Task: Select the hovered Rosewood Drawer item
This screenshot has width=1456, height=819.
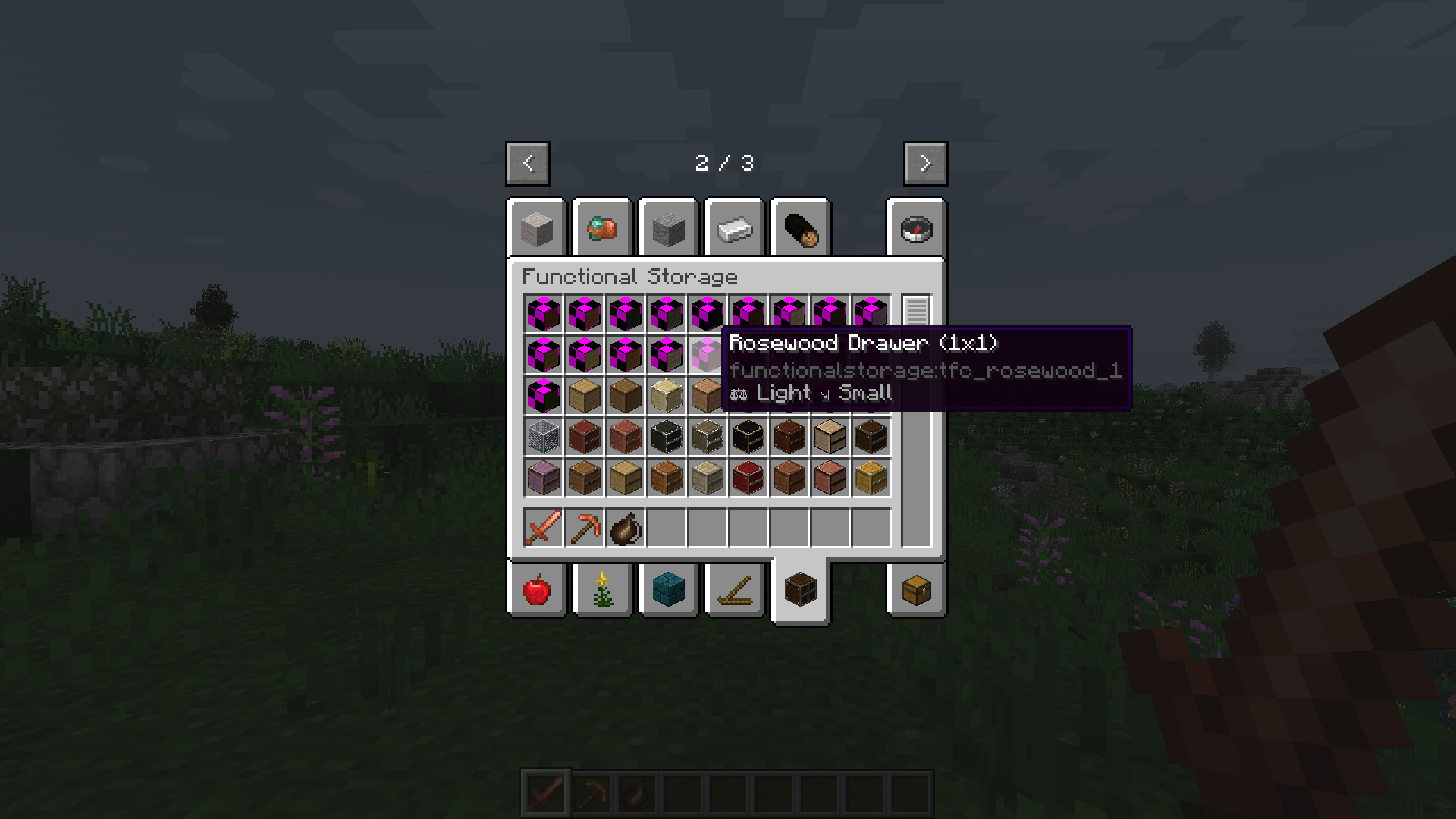Action: point(708,355)
